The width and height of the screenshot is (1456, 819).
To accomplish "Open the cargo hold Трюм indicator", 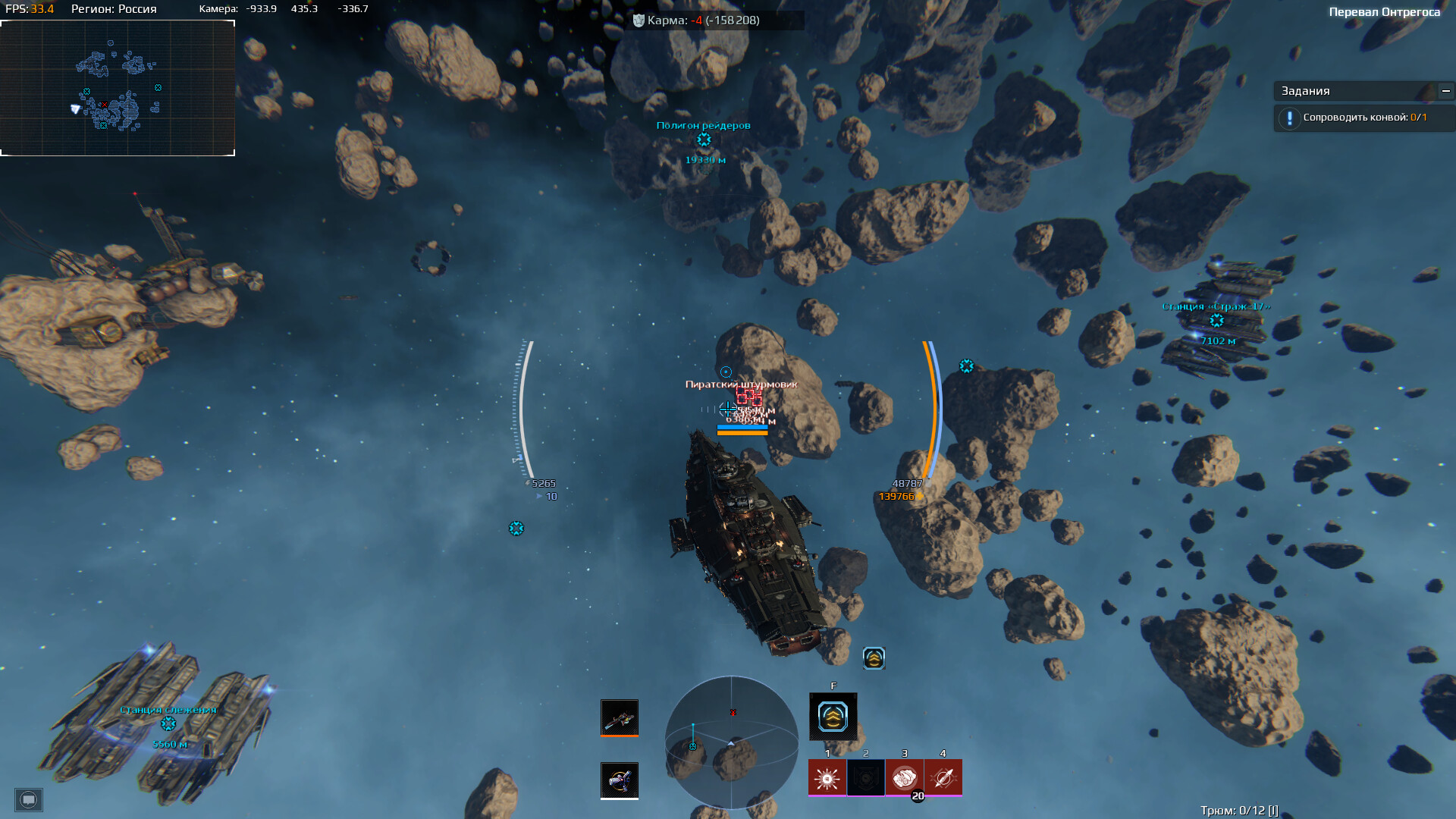I will [x=1238, y=810].
